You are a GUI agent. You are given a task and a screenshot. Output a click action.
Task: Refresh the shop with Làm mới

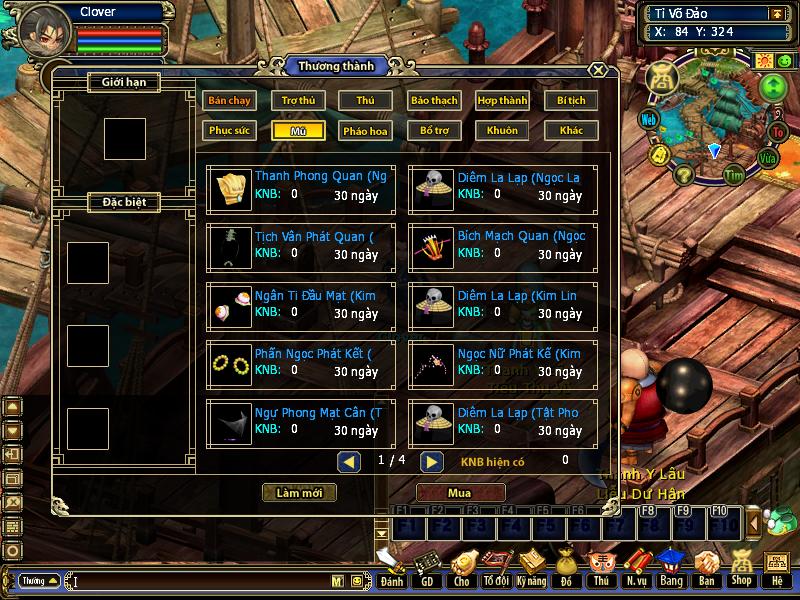pos(299,493)
